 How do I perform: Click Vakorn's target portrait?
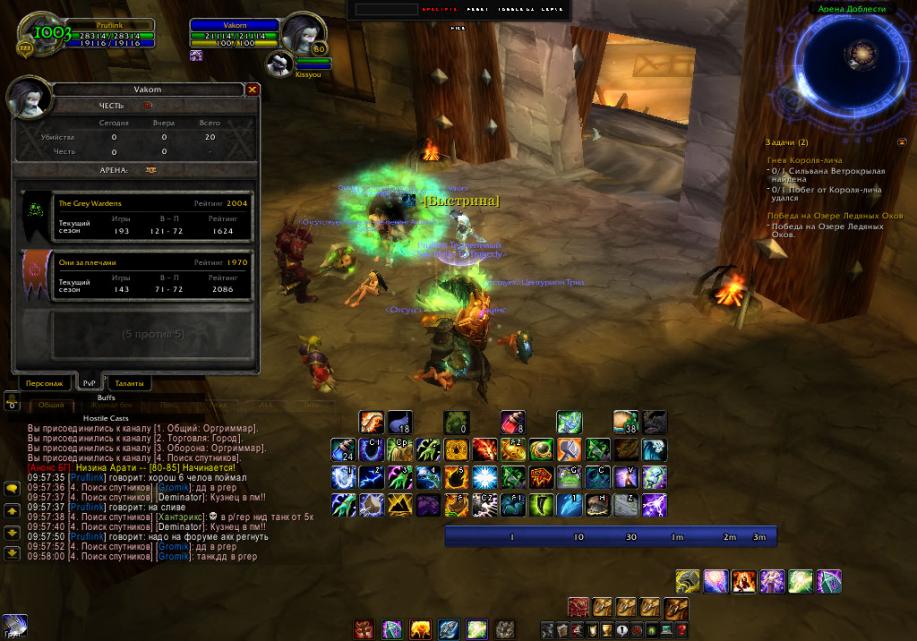[301, 35]
